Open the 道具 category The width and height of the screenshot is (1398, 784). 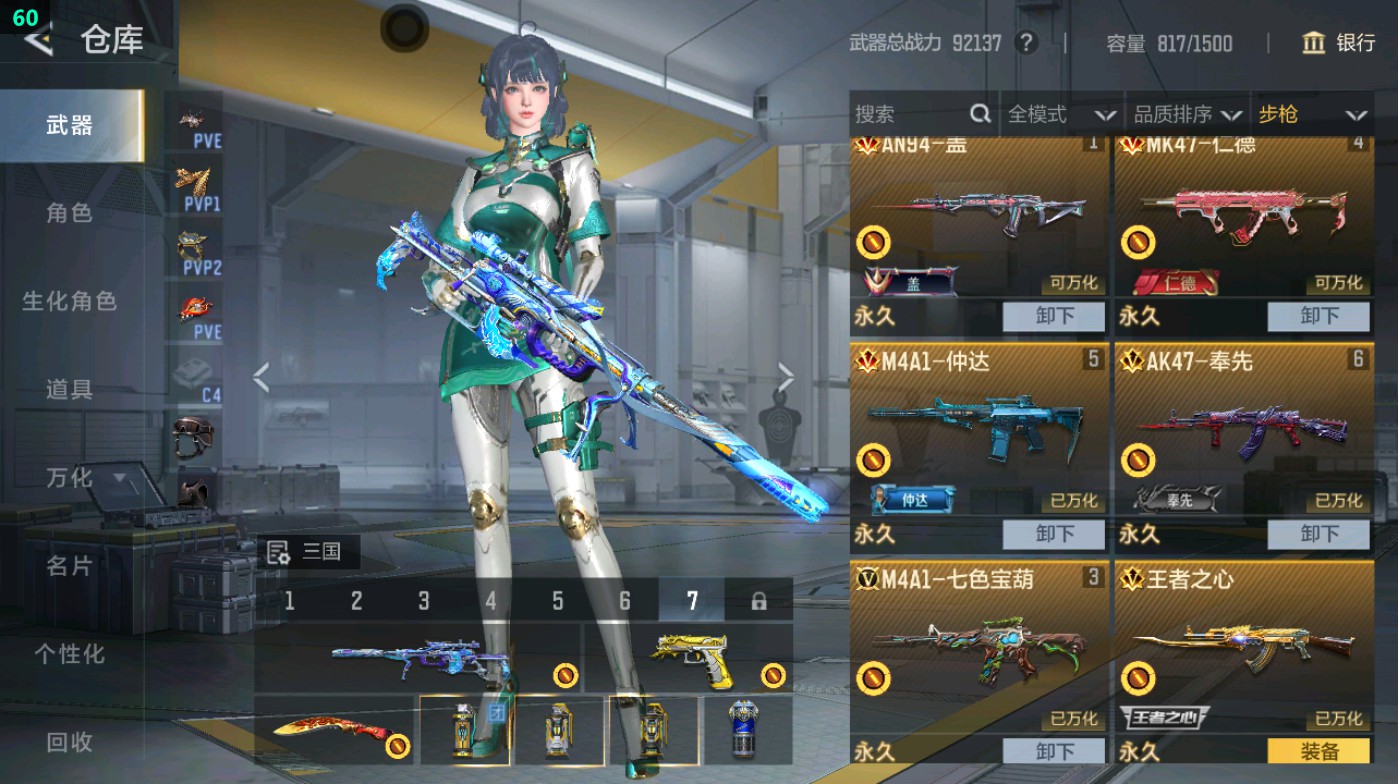click(69, 389)
